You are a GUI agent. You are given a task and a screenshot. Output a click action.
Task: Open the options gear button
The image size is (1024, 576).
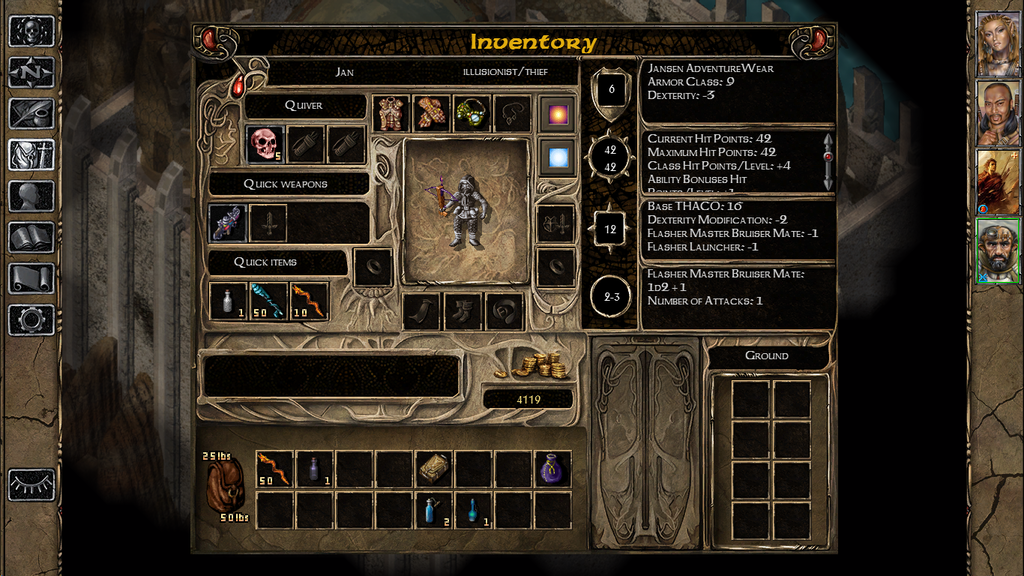[x=31, y=319]
